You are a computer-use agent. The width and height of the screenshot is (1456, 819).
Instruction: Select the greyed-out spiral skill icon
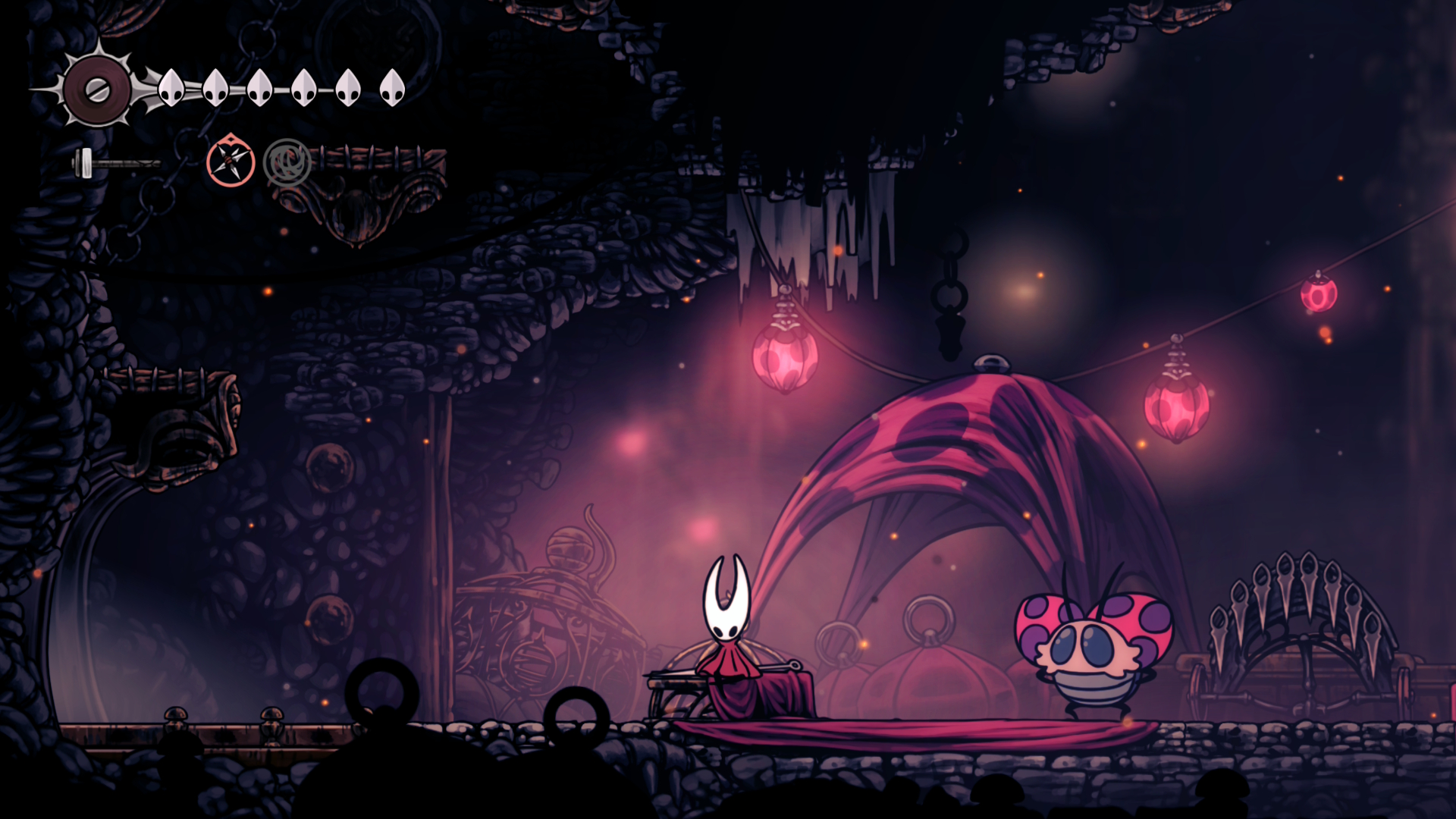click(287, 162)
